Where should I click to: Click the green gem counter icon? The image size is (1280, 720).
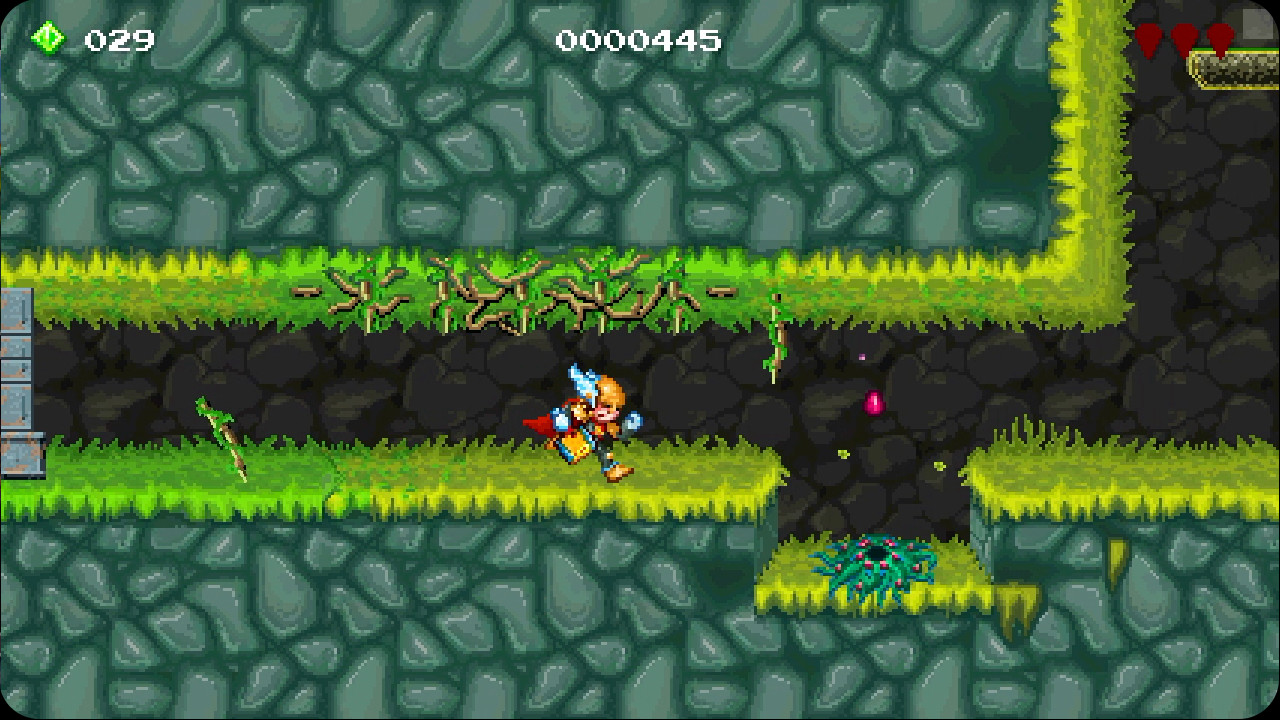48,38
